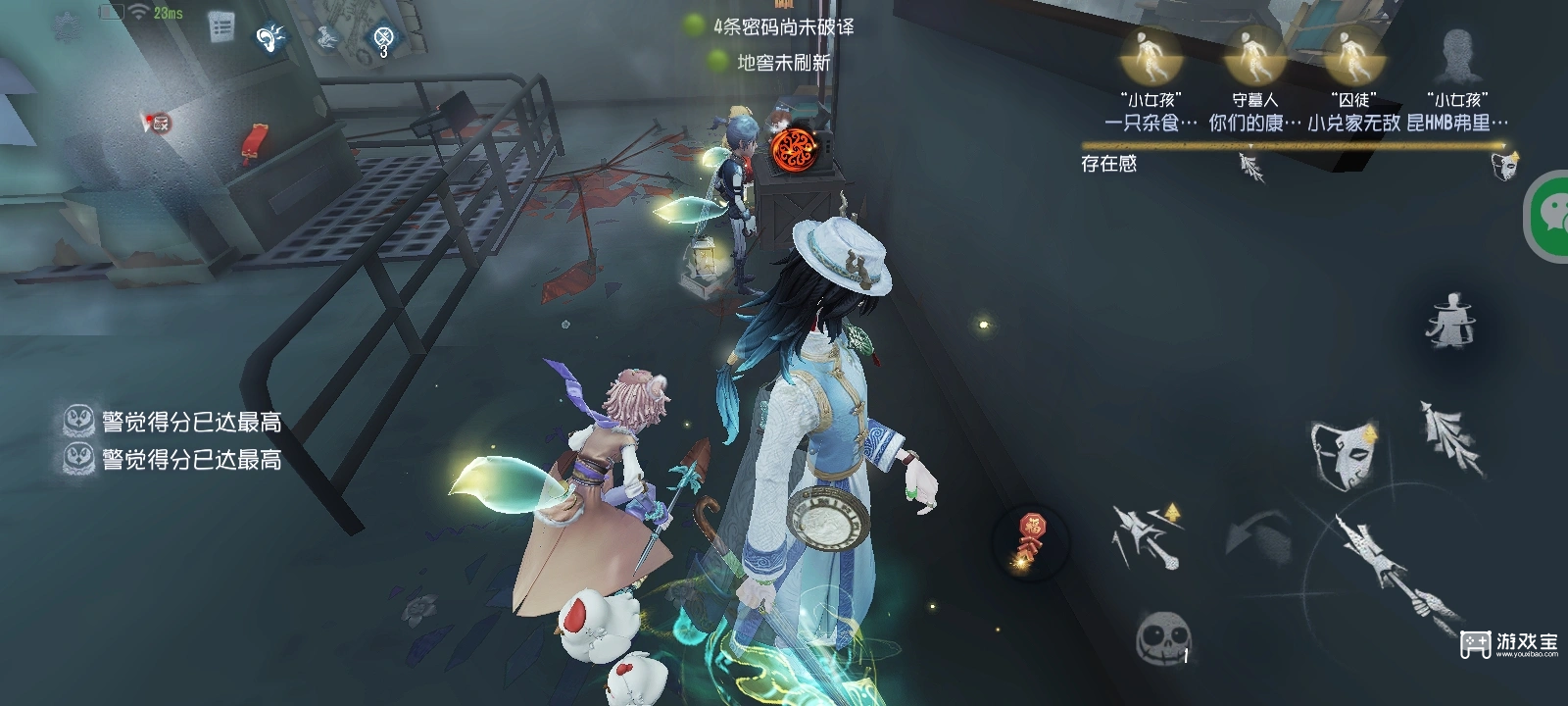Select the blink skill showing 3 charges

point(381,36)
